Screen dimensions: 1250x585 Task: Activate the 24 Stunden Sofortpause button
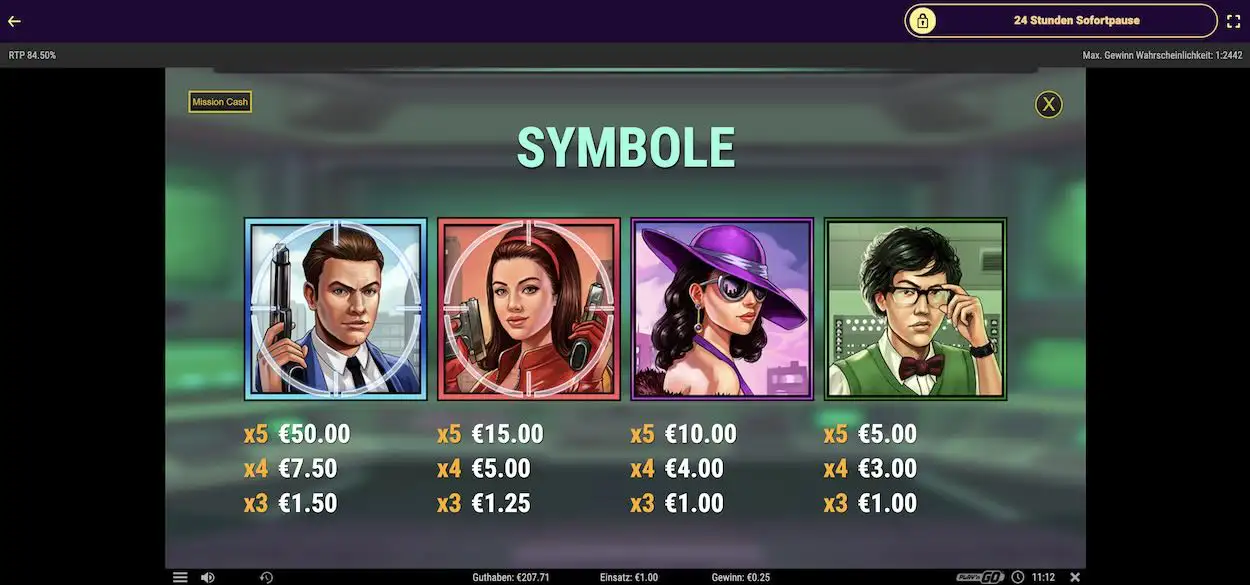click(x=1060, y=20)
